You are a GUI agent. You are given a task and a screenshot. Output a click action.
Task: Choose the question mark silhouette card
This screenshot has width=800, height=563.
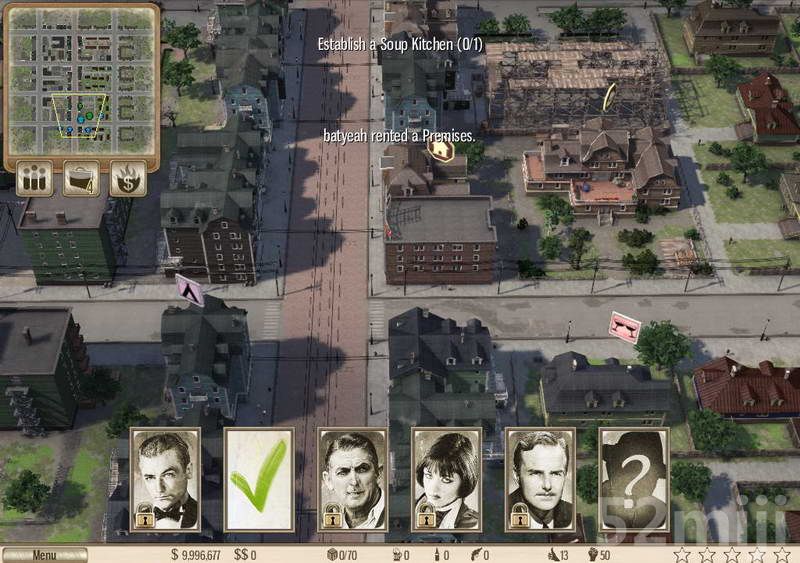click(634, 480)
